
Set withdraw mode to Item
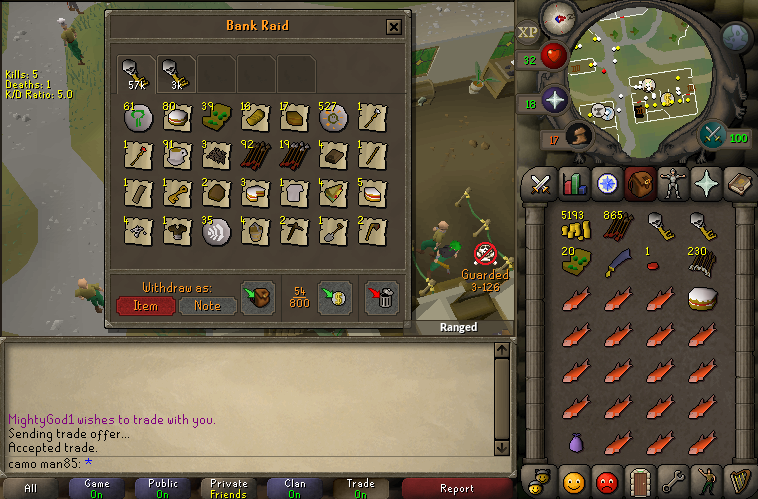click(145, 306)
